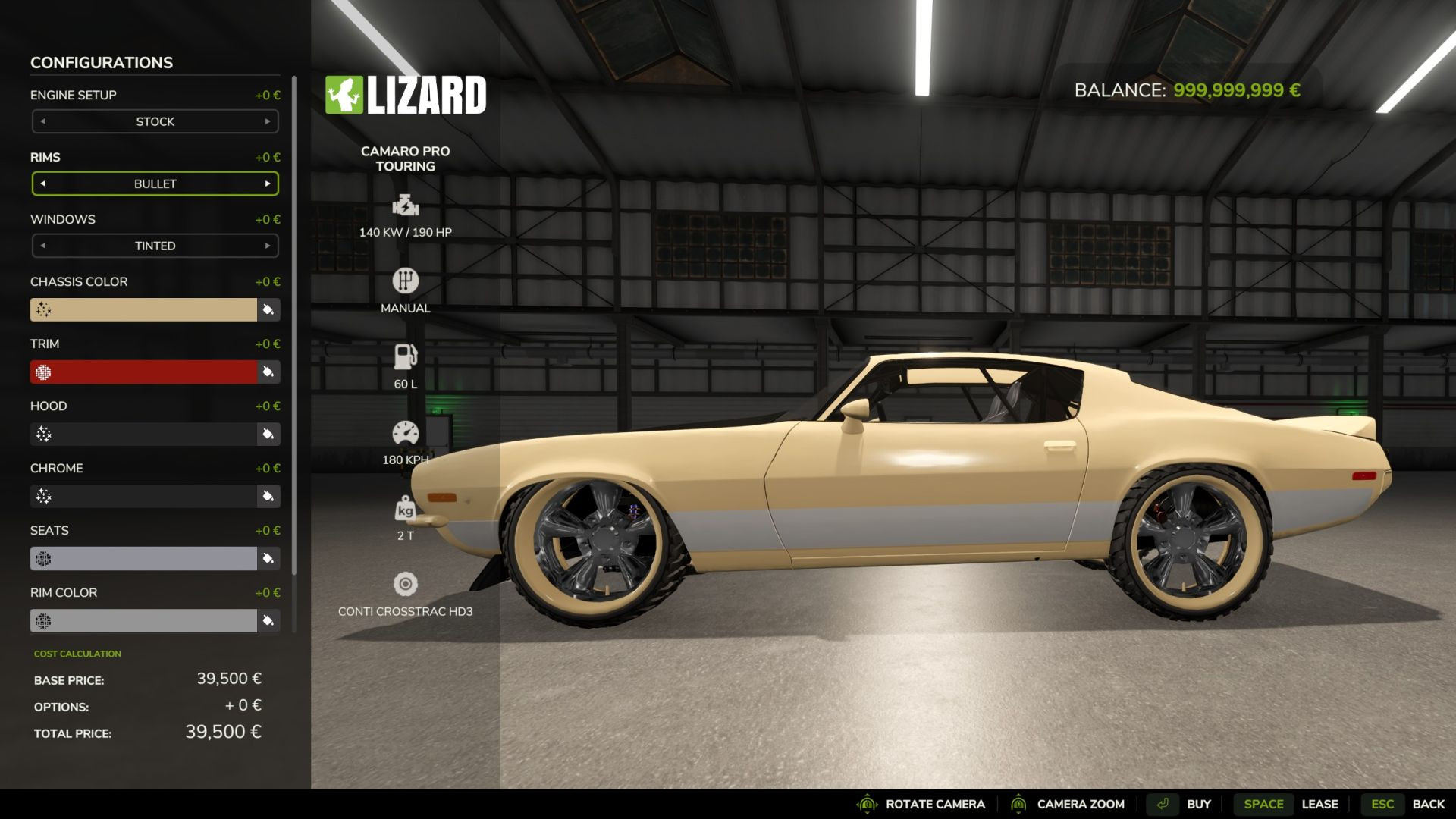Pick a color for the Hood
1456x819 pixels.
click(144, 434)
